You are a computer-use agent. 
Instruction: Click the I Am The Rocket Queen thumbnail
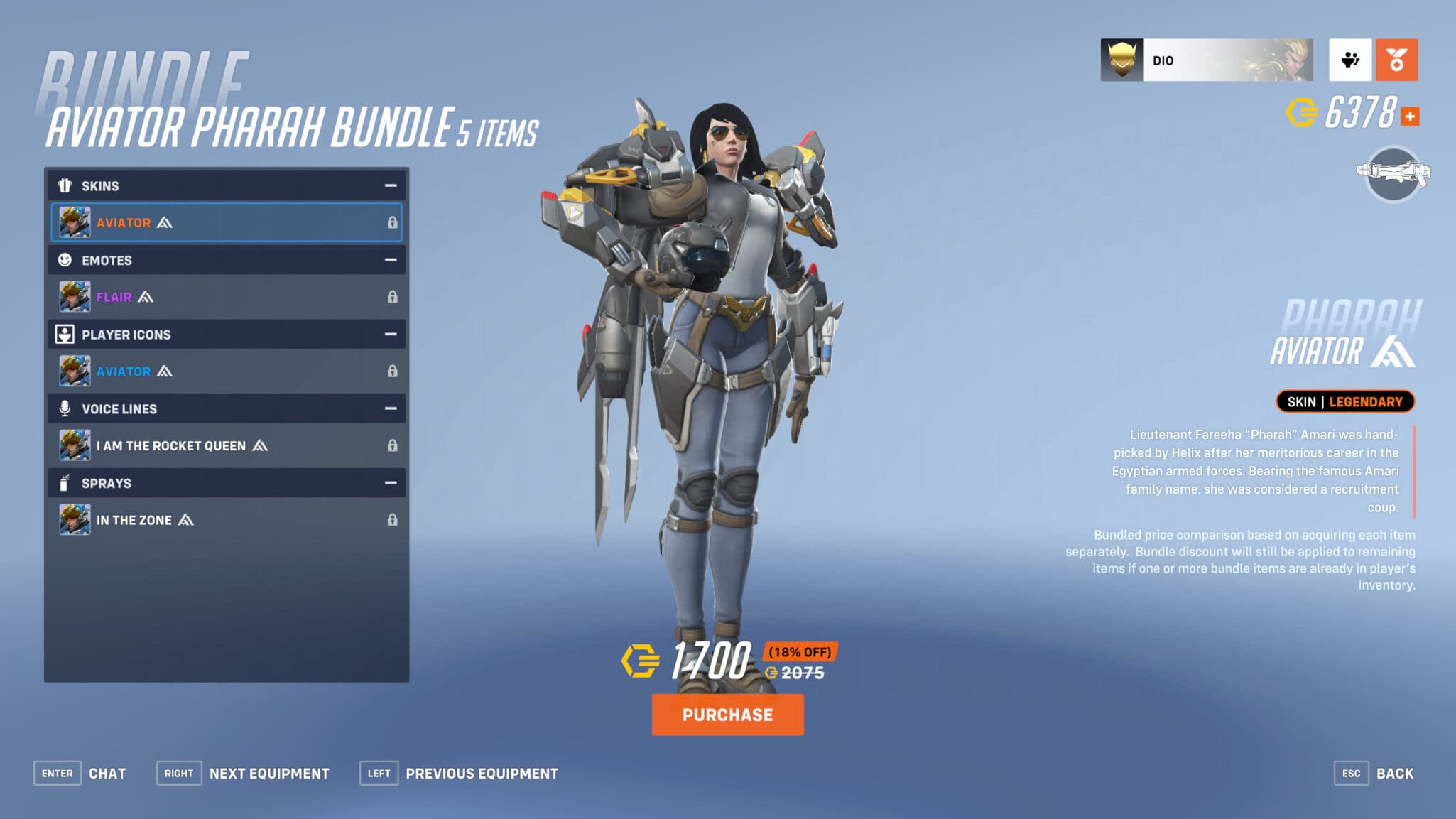tap(73, 445)
